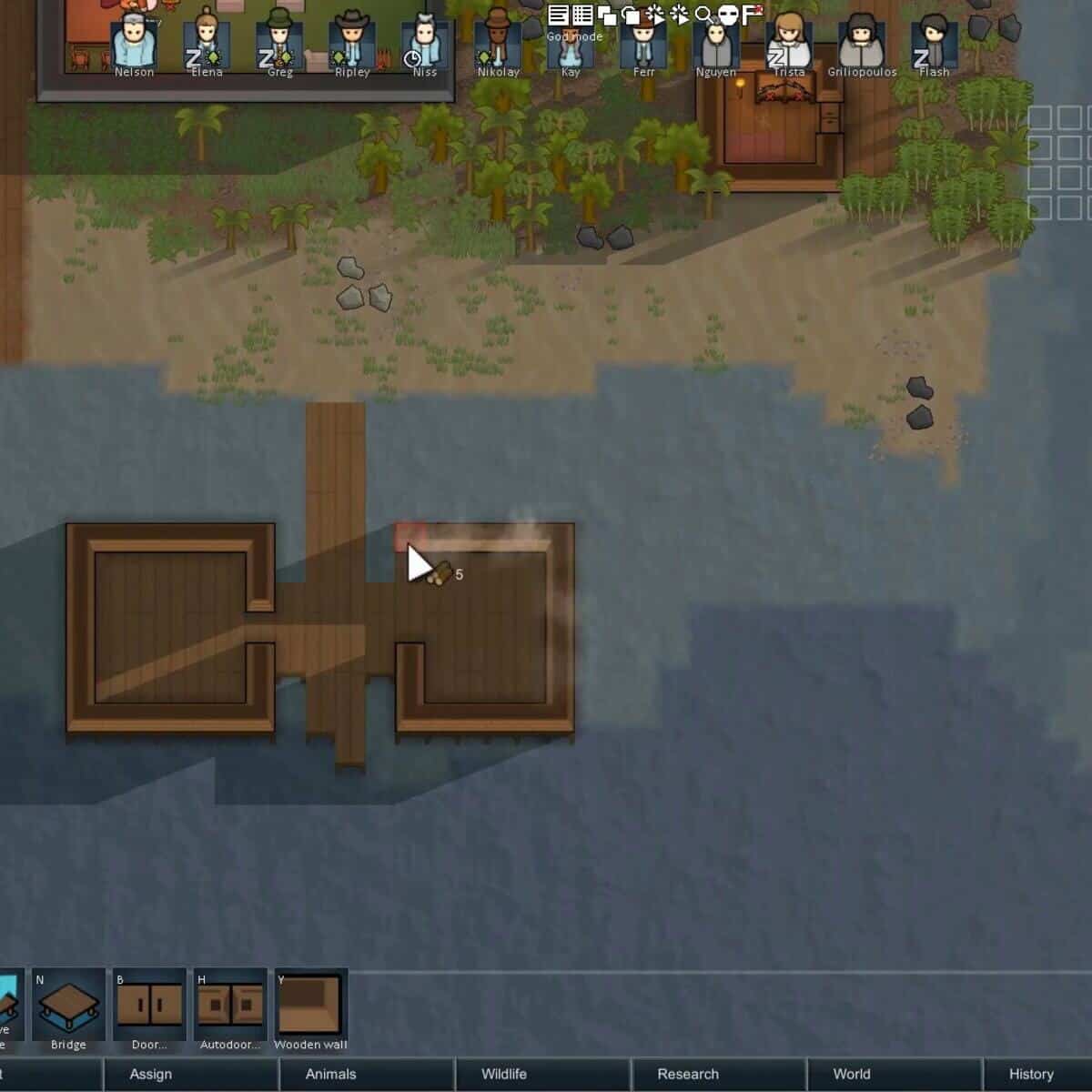
Task: Choose colonist Griliopoulos's portrait
Action: [862, 44]
